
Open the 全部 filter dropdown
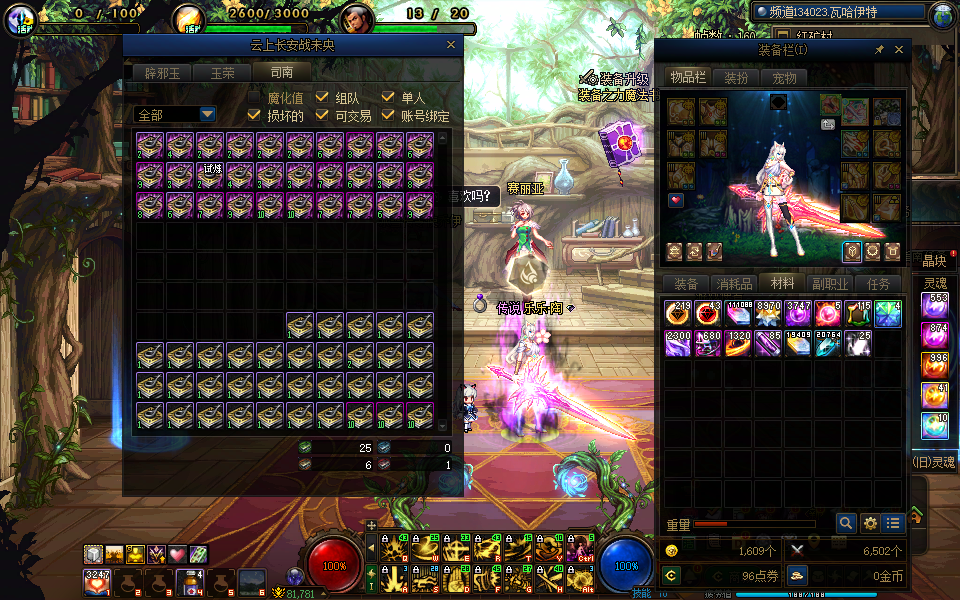click(x=207, y=115)
